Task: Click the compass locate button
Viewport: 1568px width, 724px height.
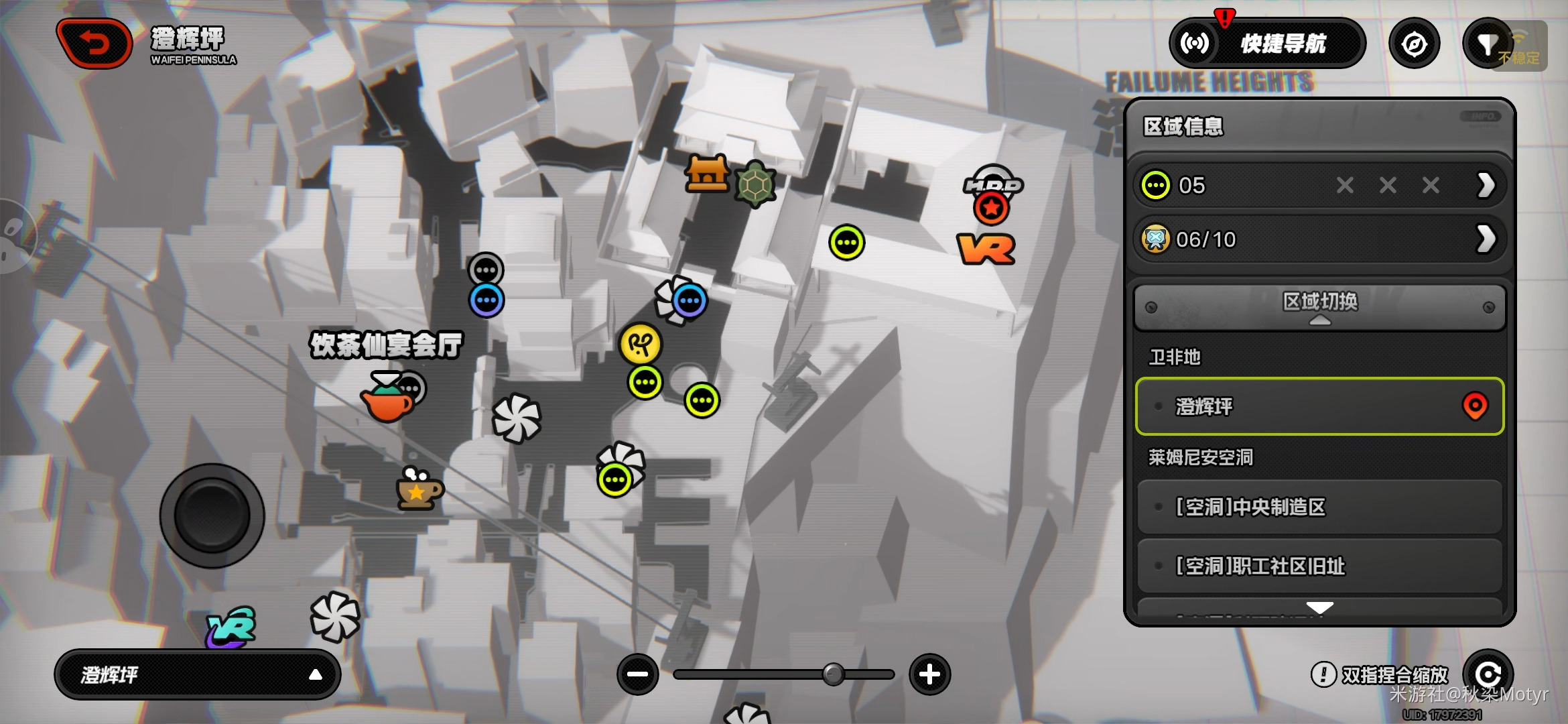Action: [1414, 44]
